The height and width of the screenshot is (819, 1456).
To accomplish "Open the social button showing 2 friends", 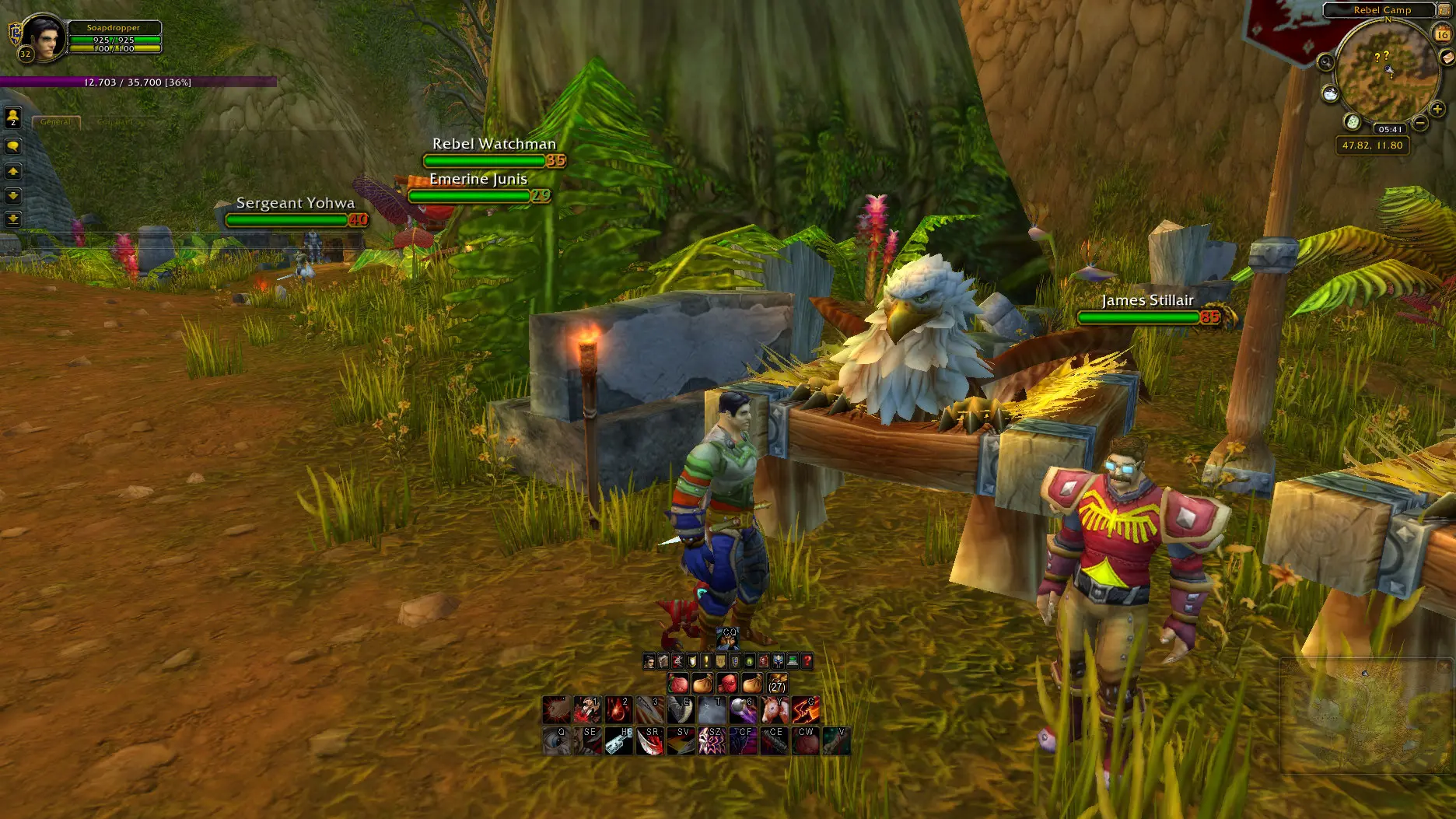I will (13, 117).
